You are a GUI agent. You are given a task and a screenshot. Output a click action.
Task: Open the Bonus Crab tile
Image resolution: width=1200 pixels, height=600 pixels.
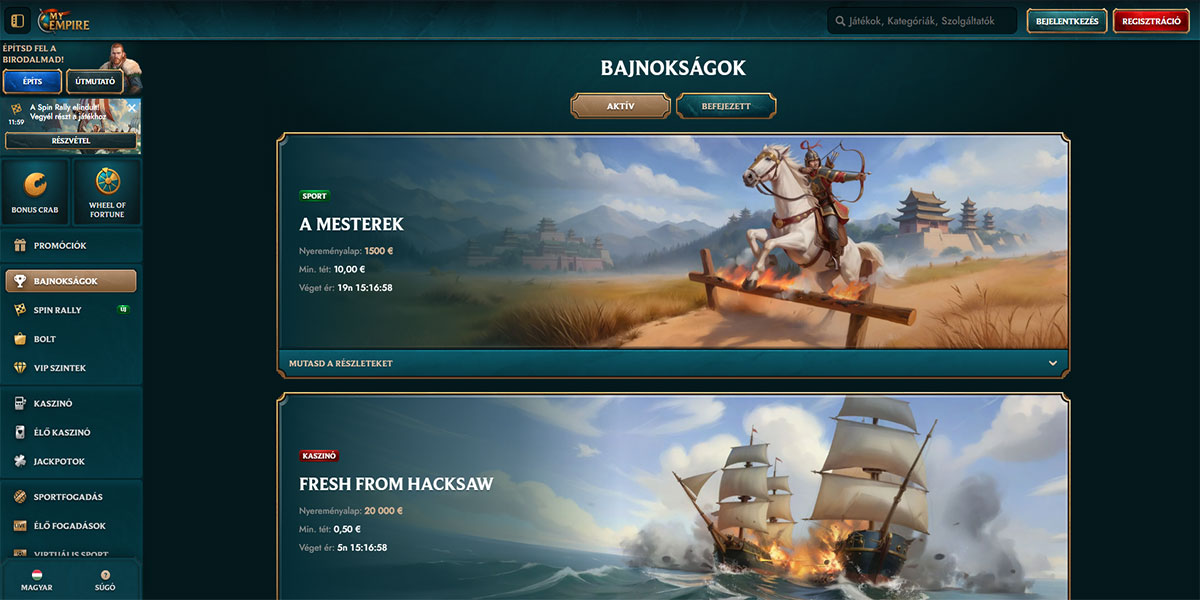tap(35, 192)
